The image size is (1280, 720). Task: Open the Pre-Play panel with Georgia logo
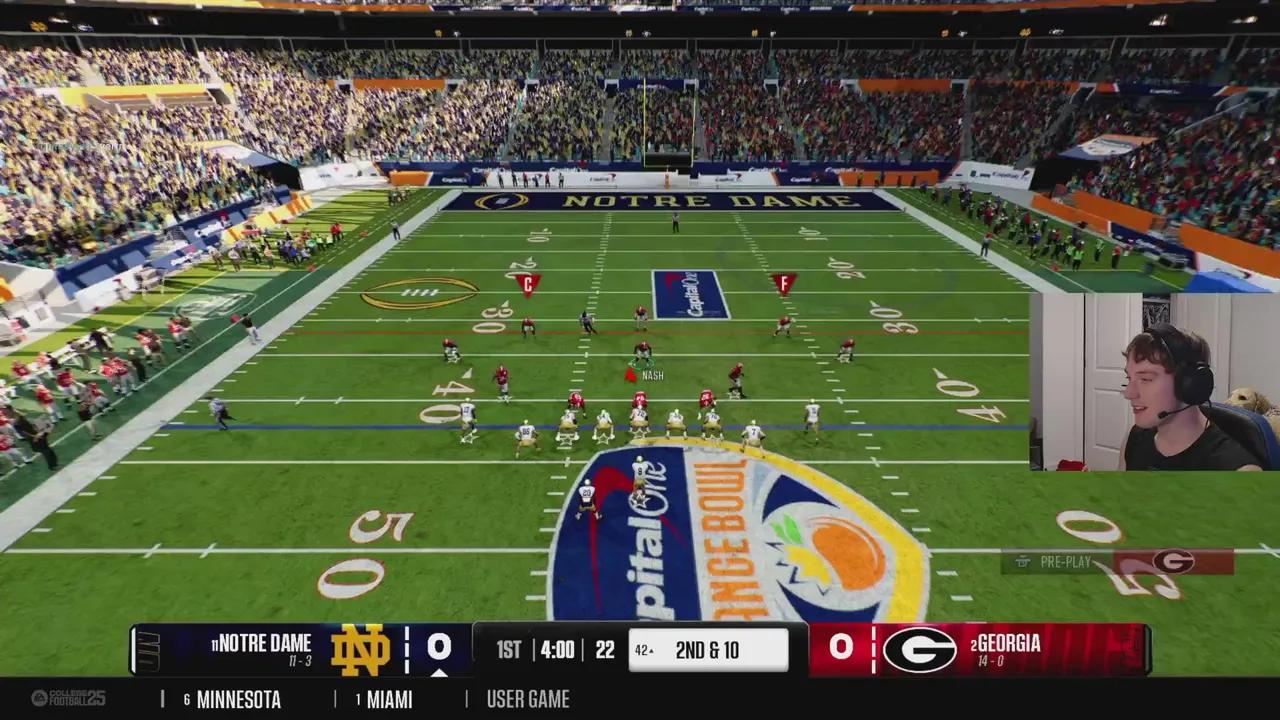[x=1117, y=562]
